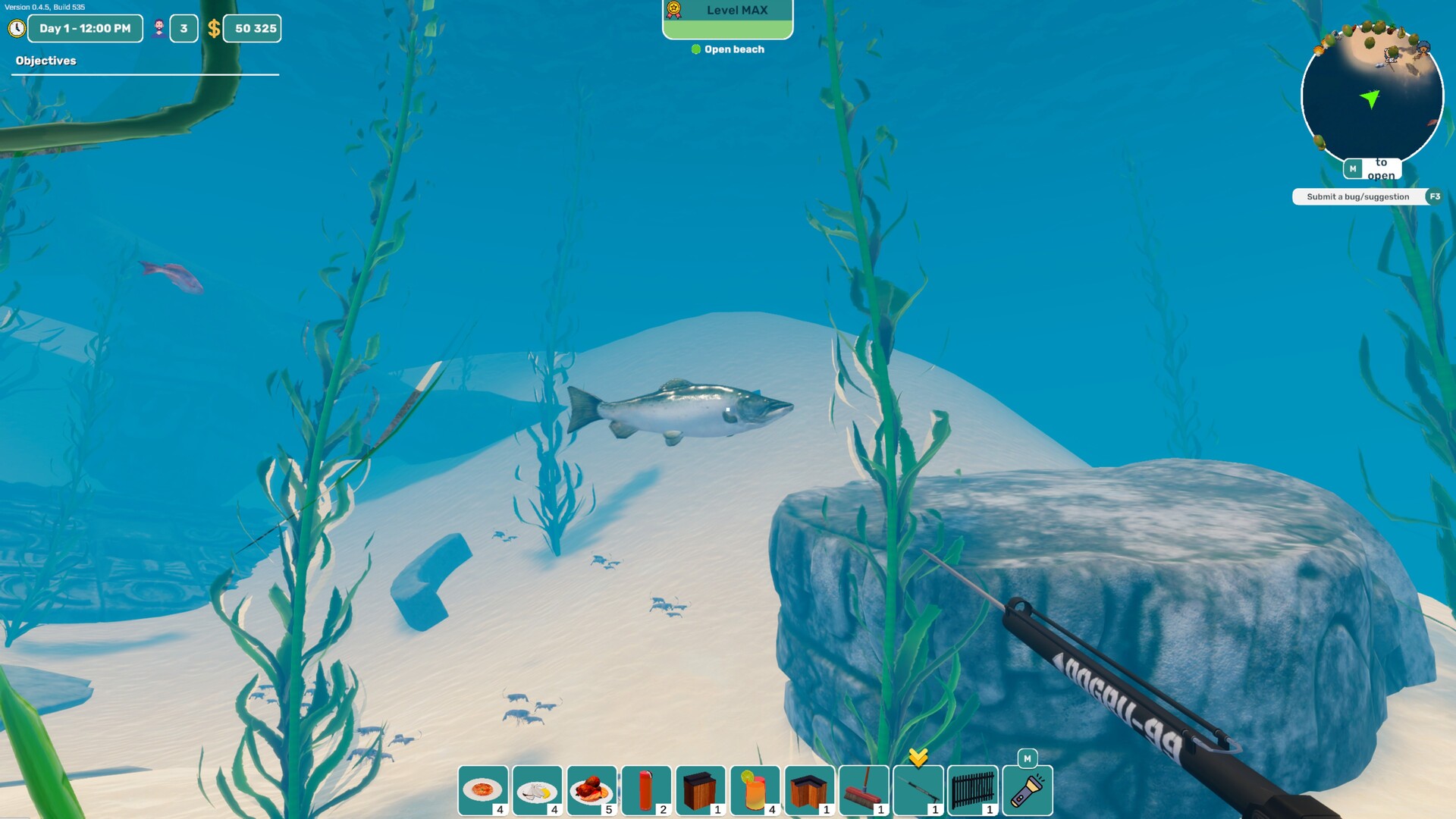
Task: Choose the coconut and lemon plate slot
Action: pyautogui.click(x=538, y=790)
